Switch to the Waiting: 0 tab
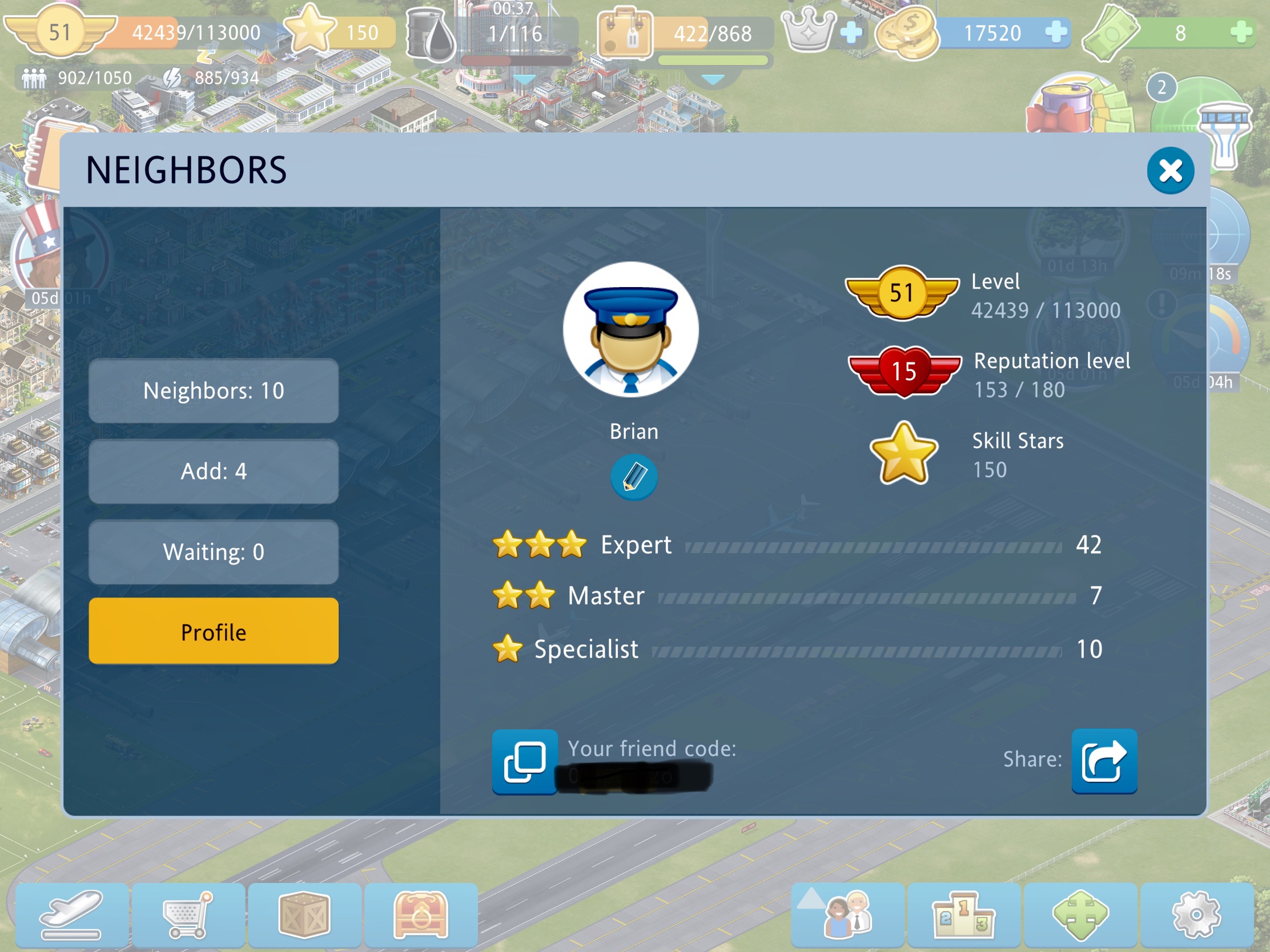The image size is (1270, 952). [213, 551]
